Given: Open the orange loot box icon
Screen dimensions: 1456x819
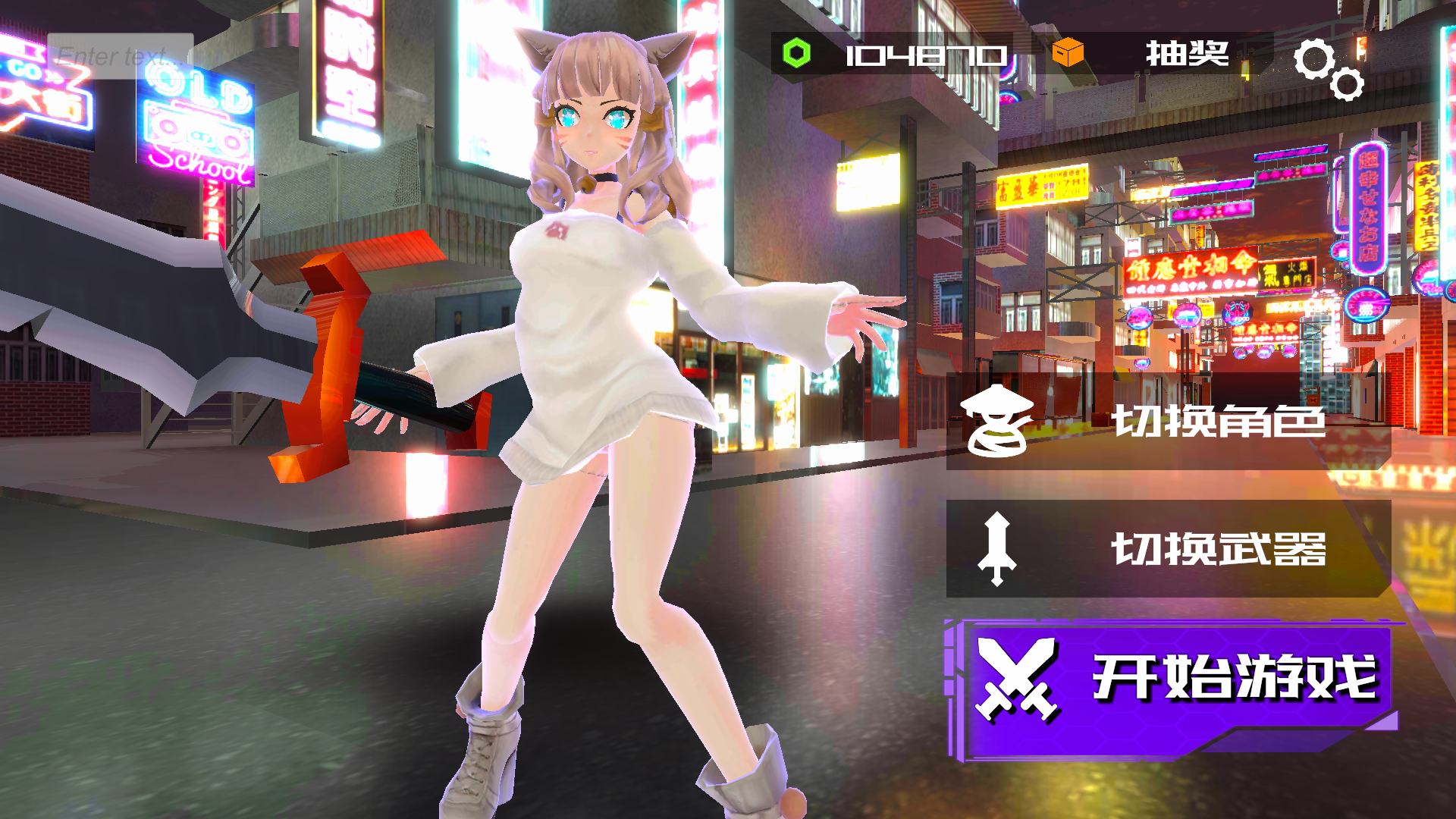Looking at the screenshot, I should coord(1067,53).
